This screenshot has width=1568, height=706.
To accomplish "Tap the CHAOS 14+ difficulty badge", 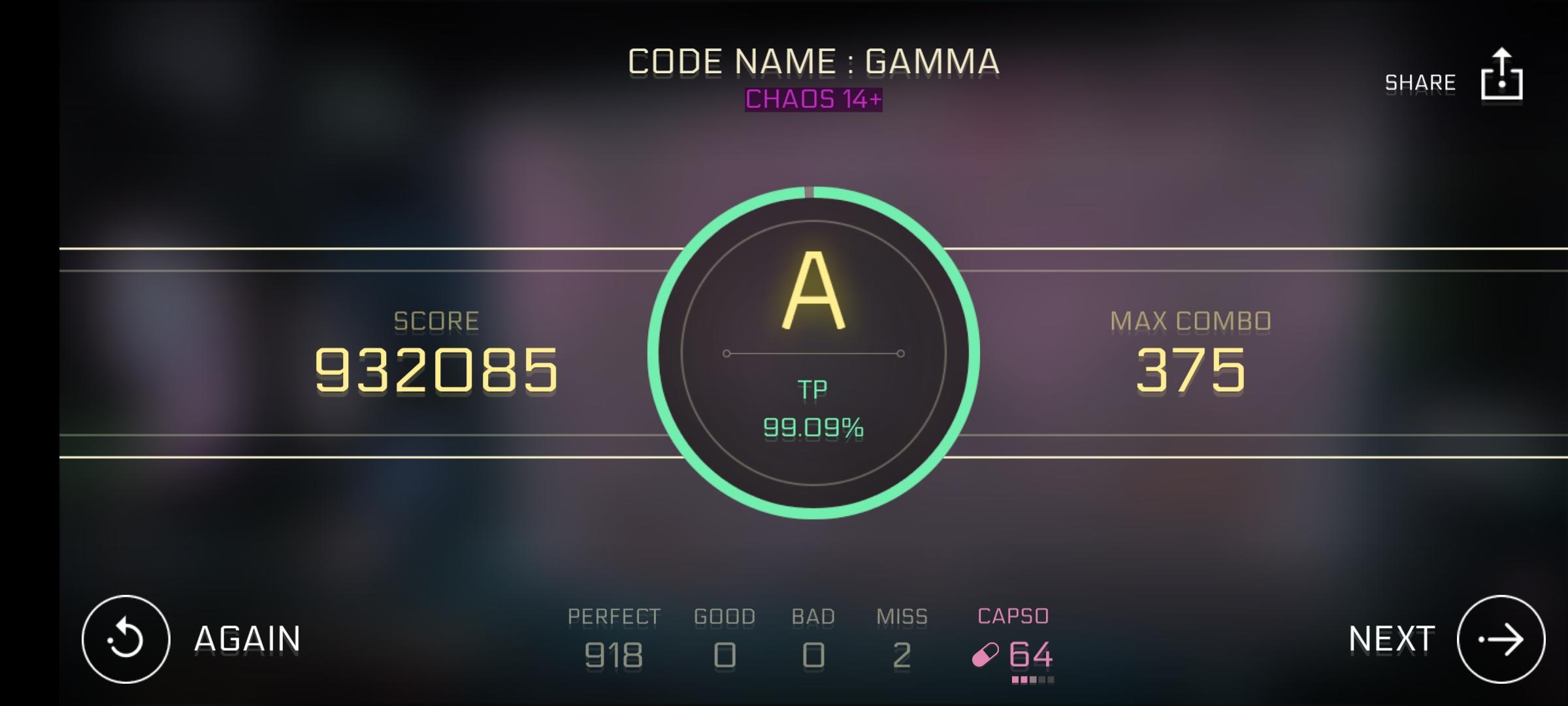I will pyautogui.click(x=812, y=99).
